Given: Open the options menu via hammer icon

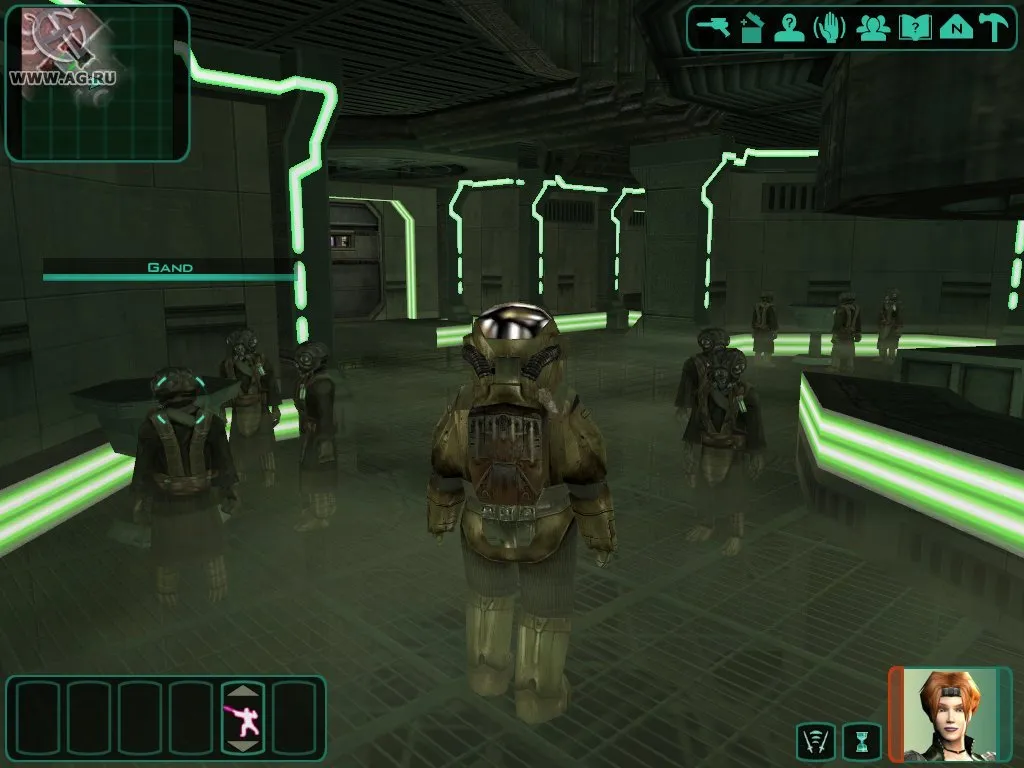Looking at the screenshot, I should [994, 27].
